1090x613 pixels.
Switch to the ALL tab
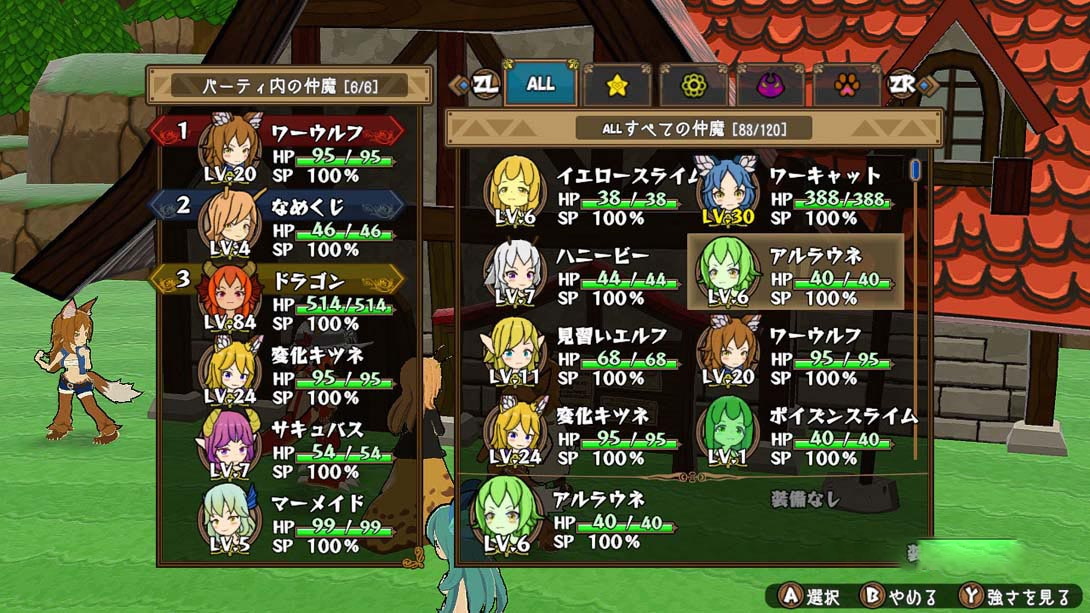(540, 85)
